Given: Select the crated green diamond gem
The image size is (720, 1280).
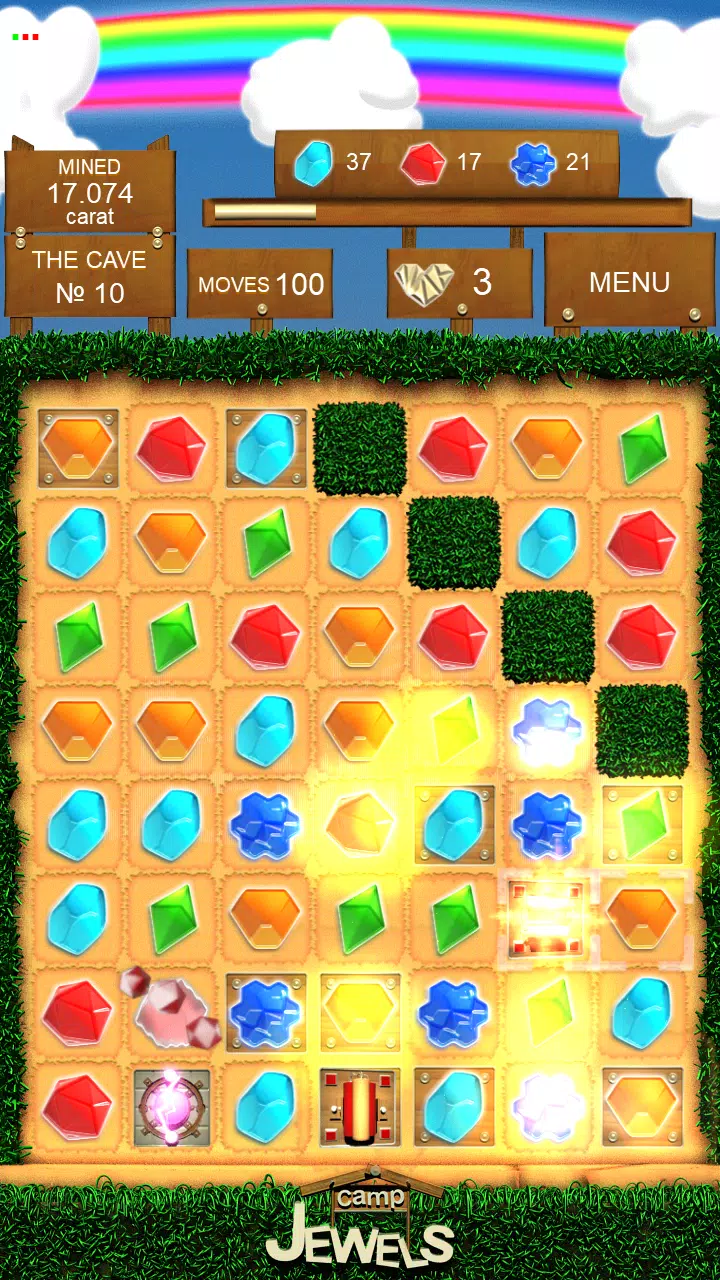Looking at the screenshot, I should (x=642, y=825).
